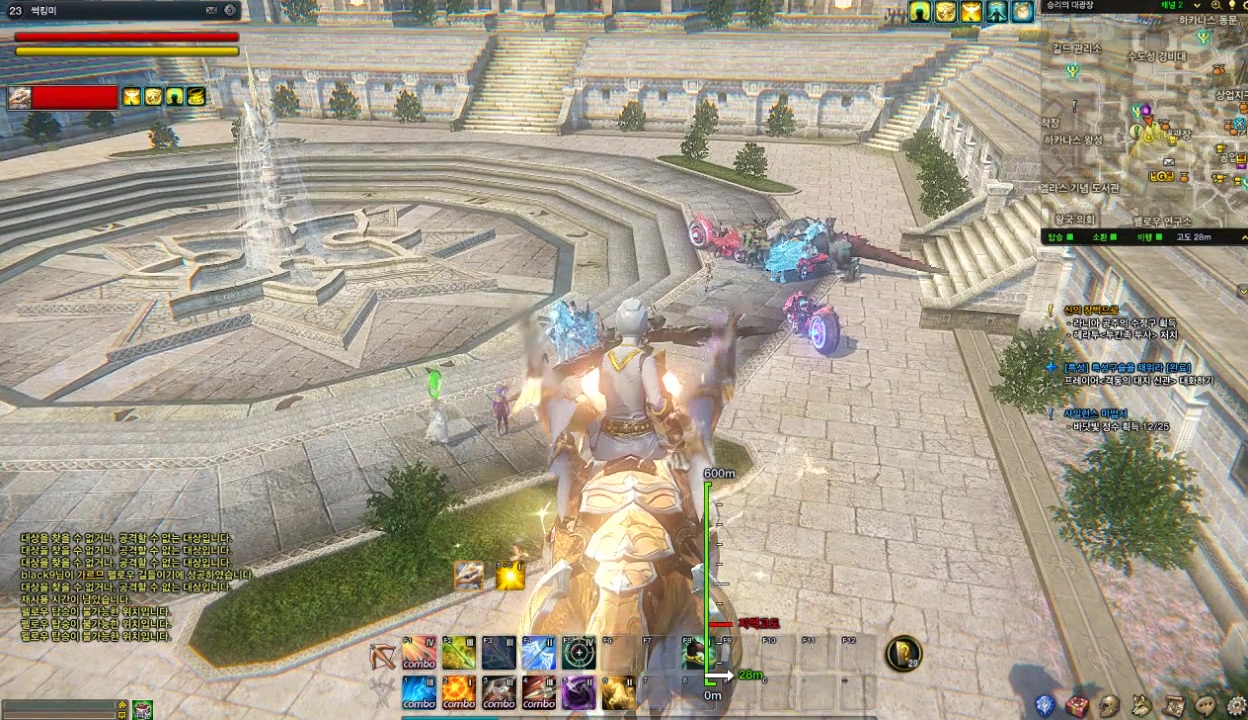Cast the F4 winged arrow skill
Image resolution: width=1248 pixels, height=720 pixels.
tap(538, 653)
